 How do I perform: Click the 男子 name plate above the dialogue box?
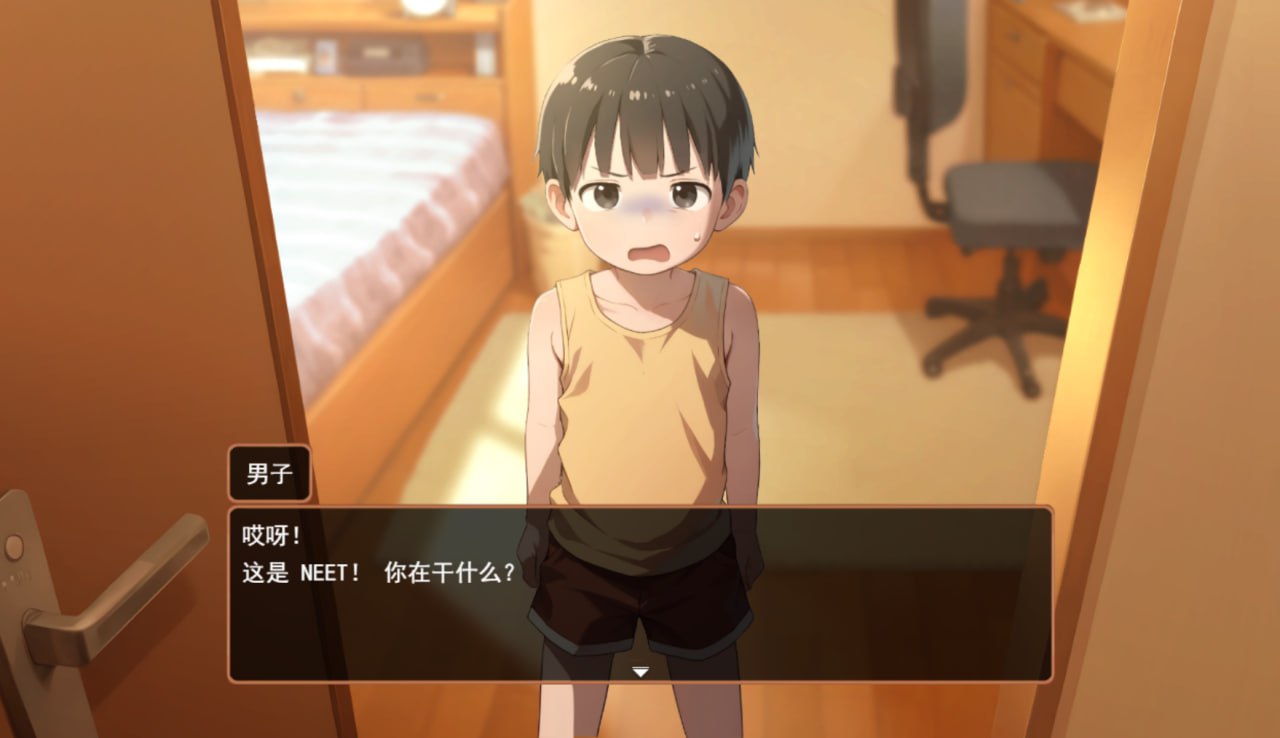click(x=268, y=472)
